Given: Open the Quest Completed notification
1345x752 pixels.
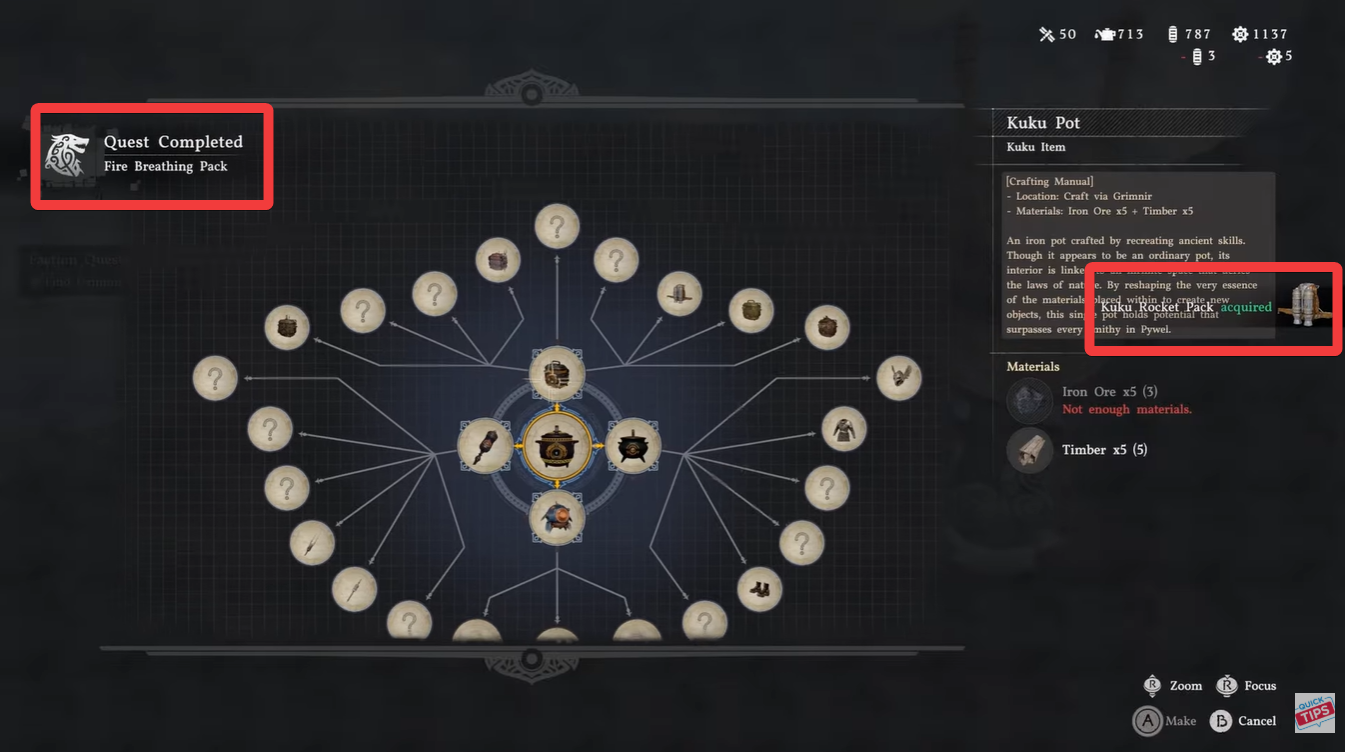Looking at the screenshot, I should 152,155.
